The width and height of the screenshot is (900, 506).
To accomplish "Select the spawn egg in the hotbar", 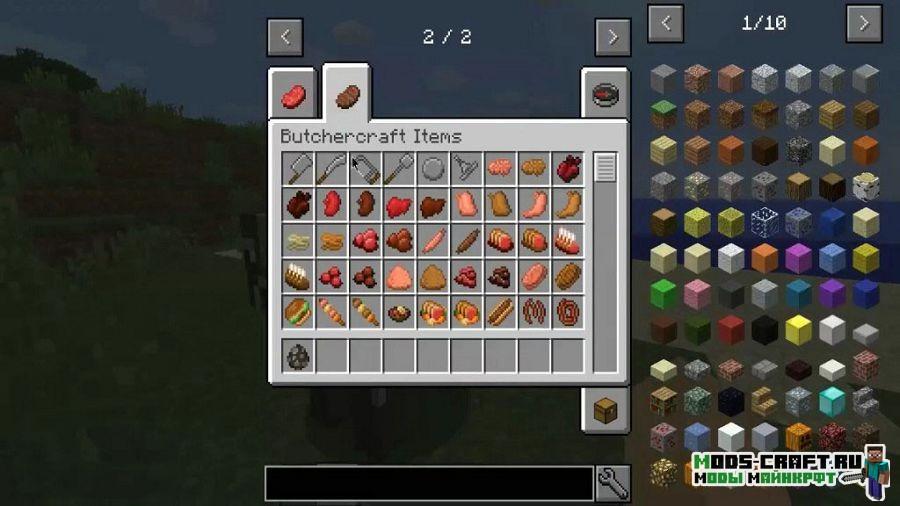I will (x=299, y=356).
